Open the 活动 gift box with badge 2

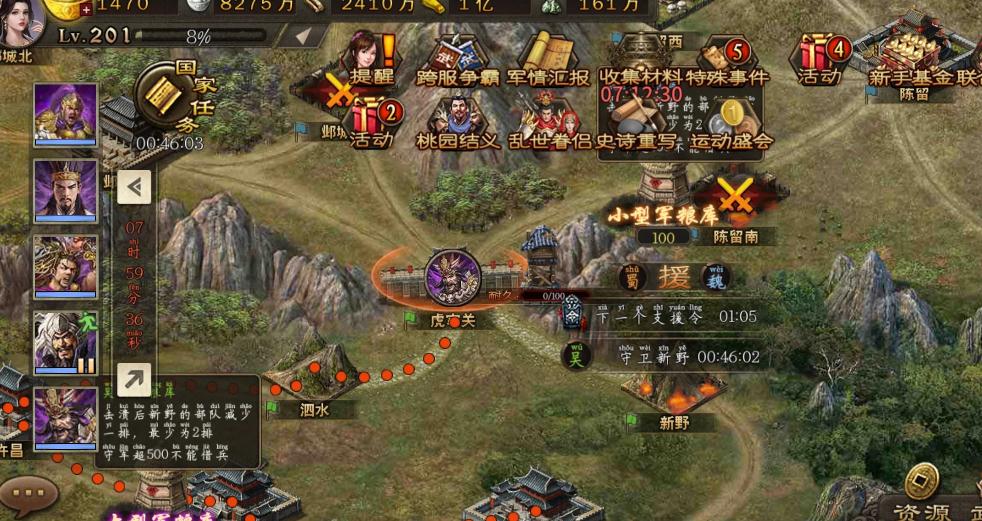tap(372, 120)
